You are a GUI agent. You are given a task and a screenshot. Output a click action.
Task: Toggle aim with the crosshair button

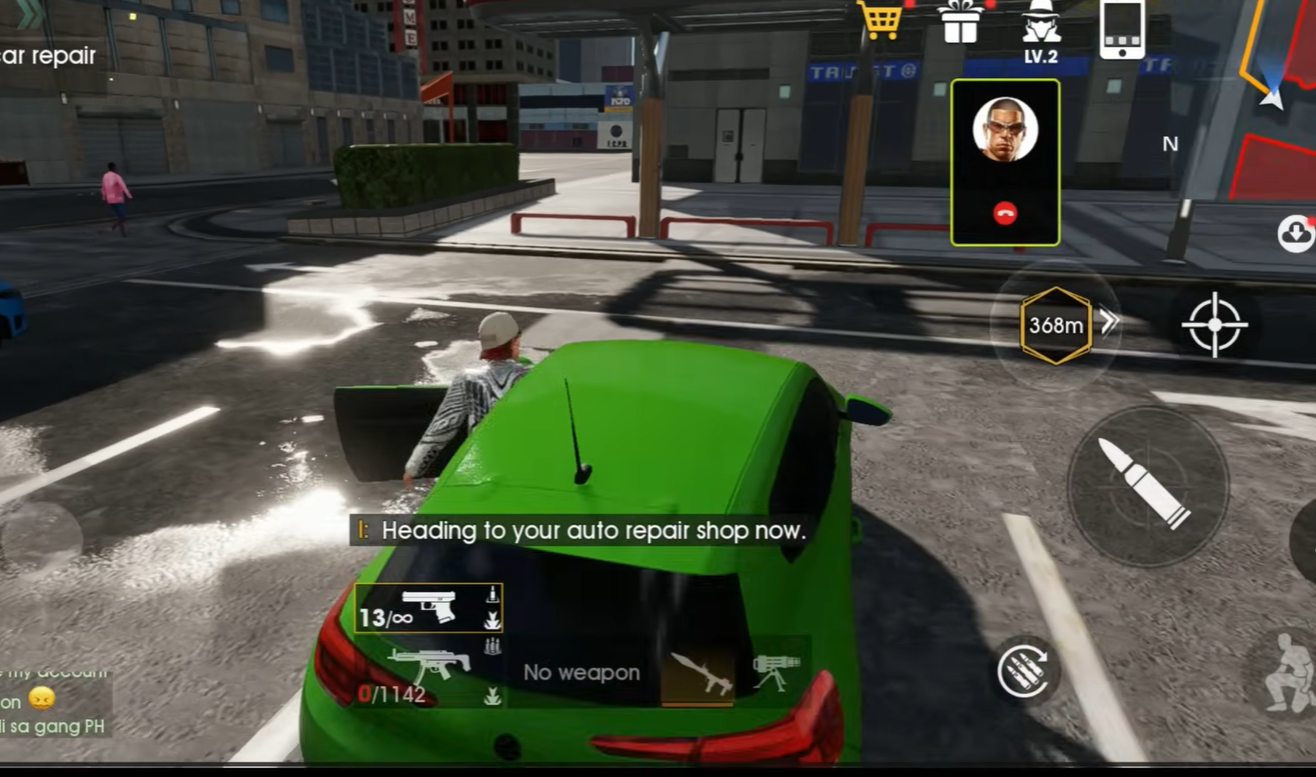(x=1214, y=324)
